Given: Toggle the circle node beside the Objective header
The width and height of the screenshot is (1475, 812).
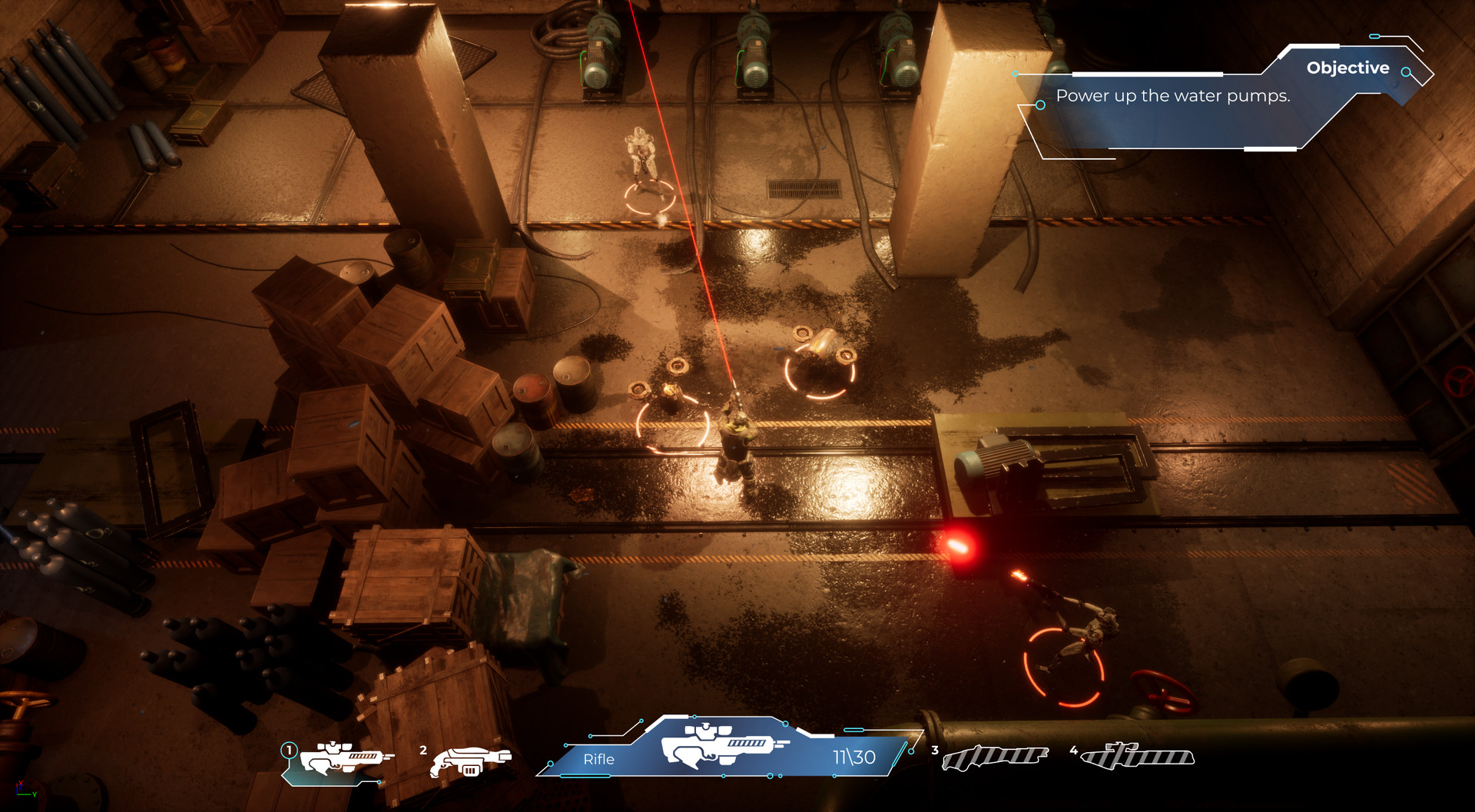Looking at the screenshot, I should tap(1406, 71).
